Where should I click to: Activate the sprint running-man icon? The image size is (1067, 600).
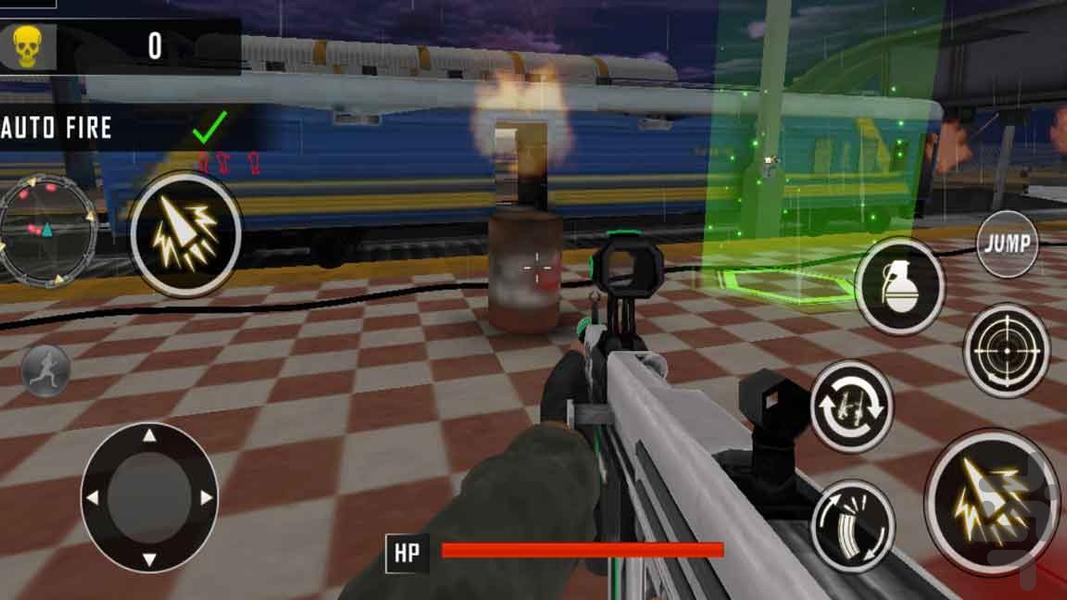[45, 370]
